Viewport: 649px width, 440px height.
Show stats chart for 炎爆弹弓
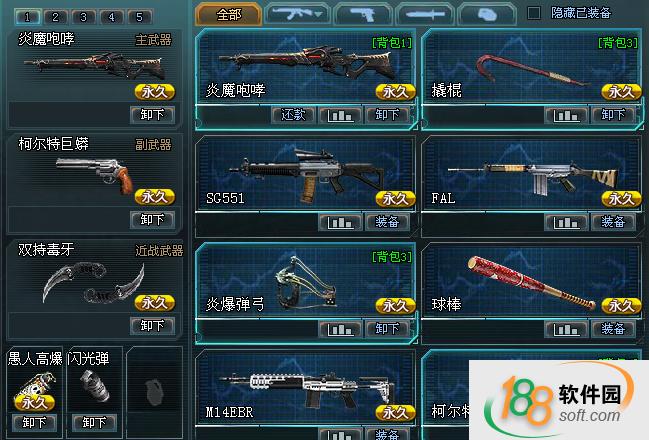coord(341,329)
